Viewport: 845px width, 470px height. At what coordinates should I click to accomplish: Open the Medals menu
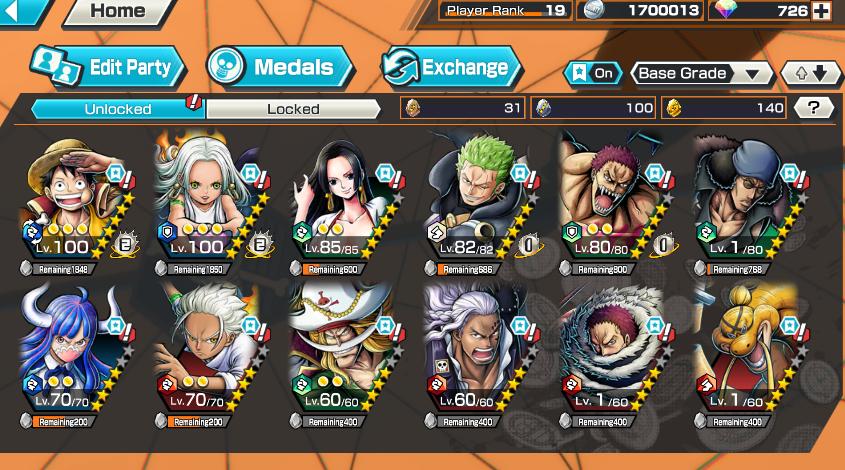tap(280, 67)
